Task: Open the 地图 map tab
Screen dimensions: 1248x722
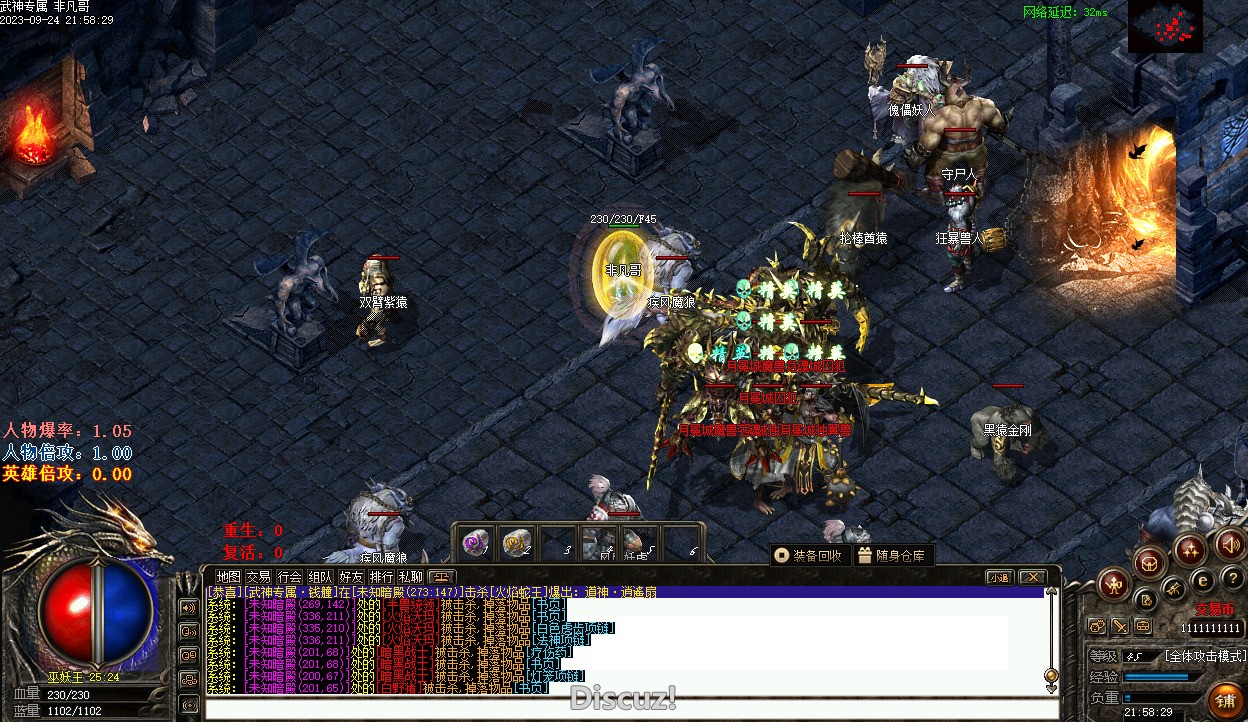Action: click(x=229, y=577)
